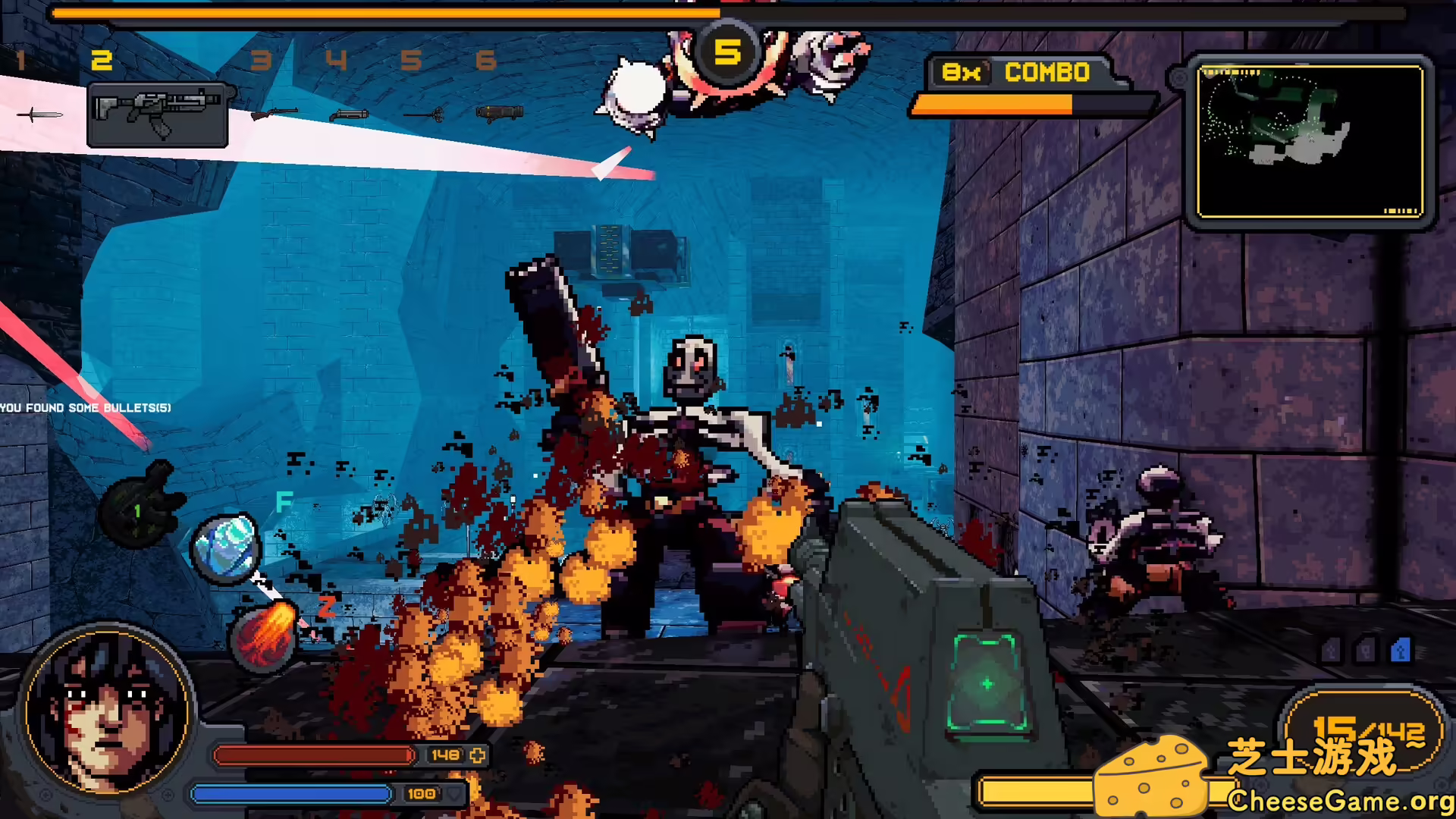
Task: Open the CheeseGame.org watermark link
Action: 1340,801
